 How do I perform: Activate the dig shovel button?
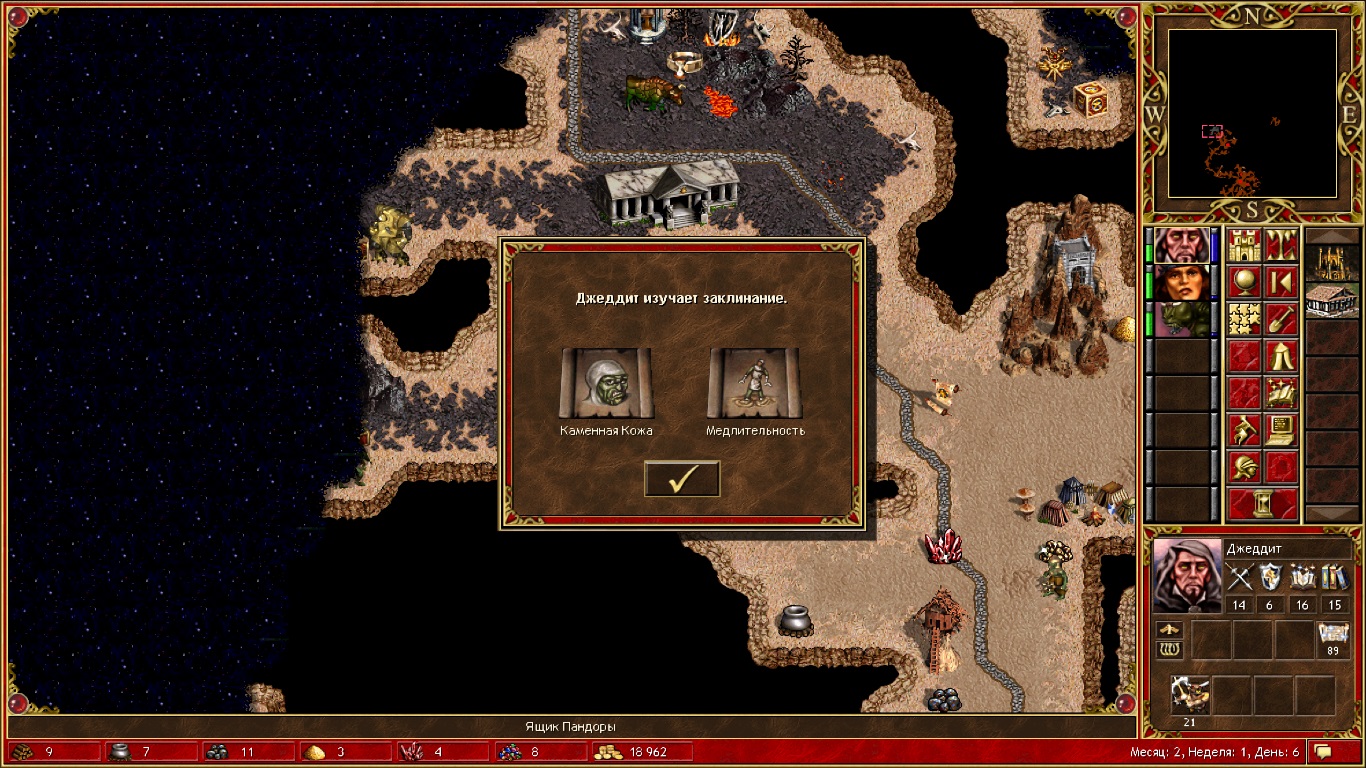[1281, 320]
